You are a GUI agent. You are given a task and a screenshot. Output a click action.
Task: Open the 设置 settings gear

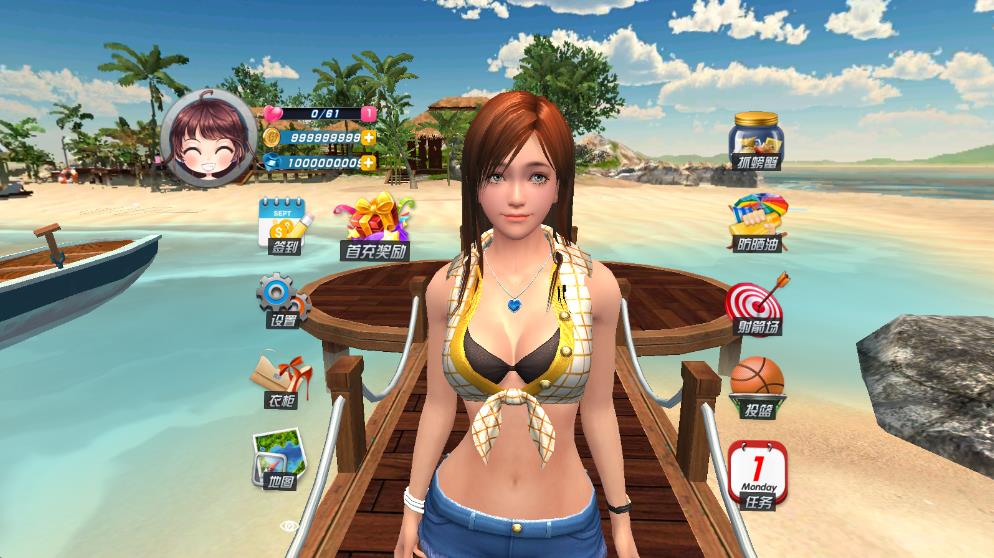(280, 299)
